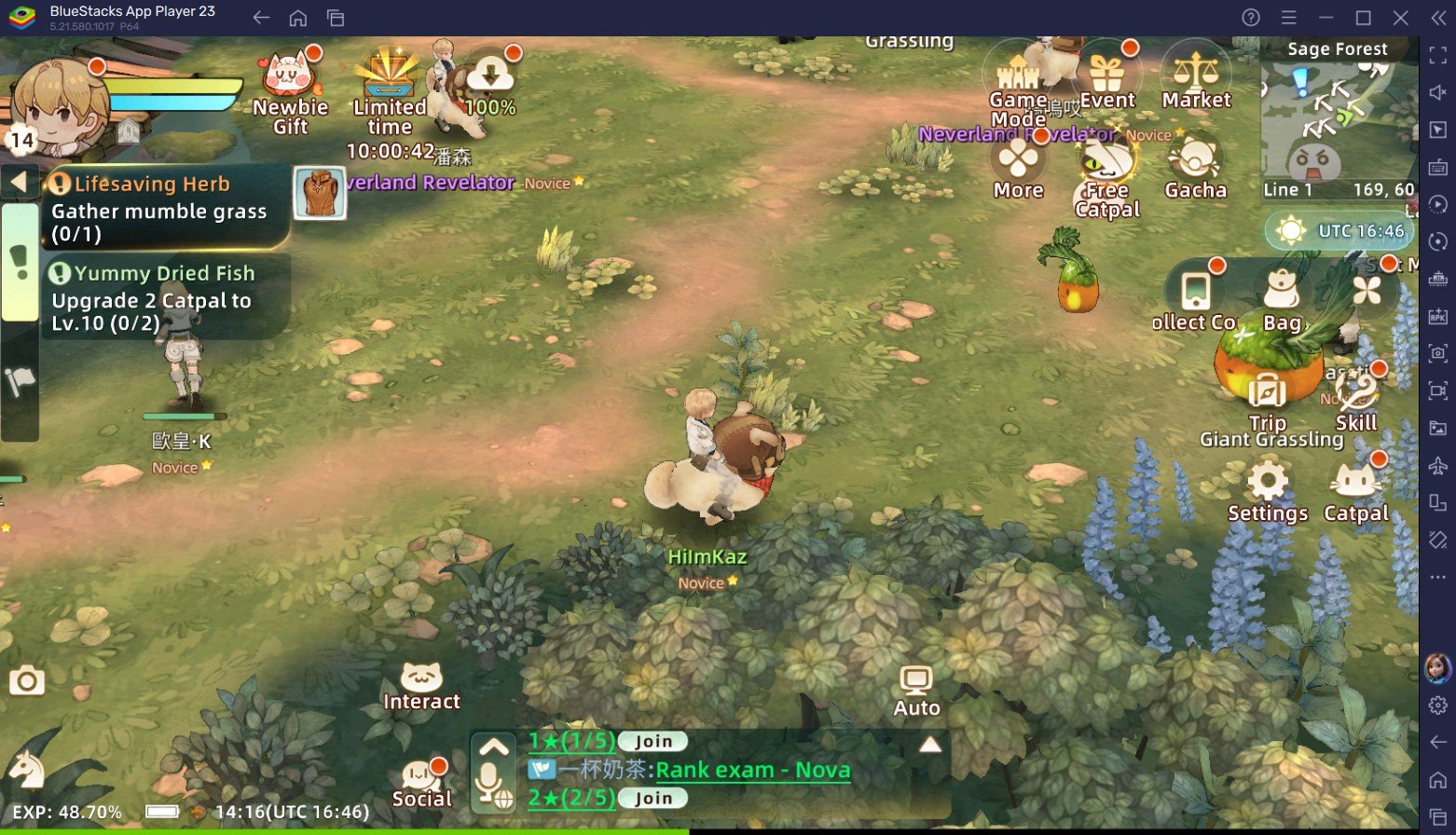Open the BlueStacks hamburger menu
Viewport: 1456px width, 835px height.
tap(1287, 18)
